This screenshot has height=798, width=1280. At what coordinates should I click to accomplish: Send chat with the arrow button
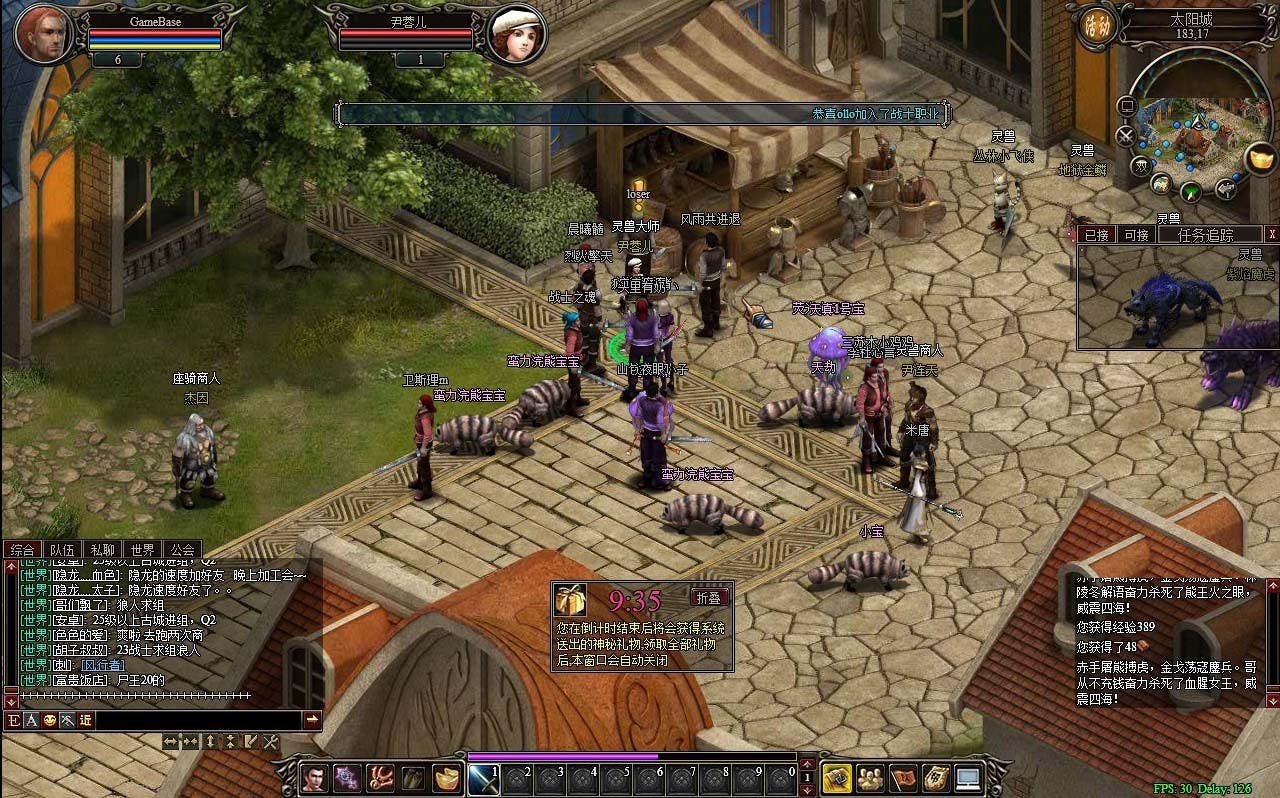pyautogui.click(x=312, y=720)
